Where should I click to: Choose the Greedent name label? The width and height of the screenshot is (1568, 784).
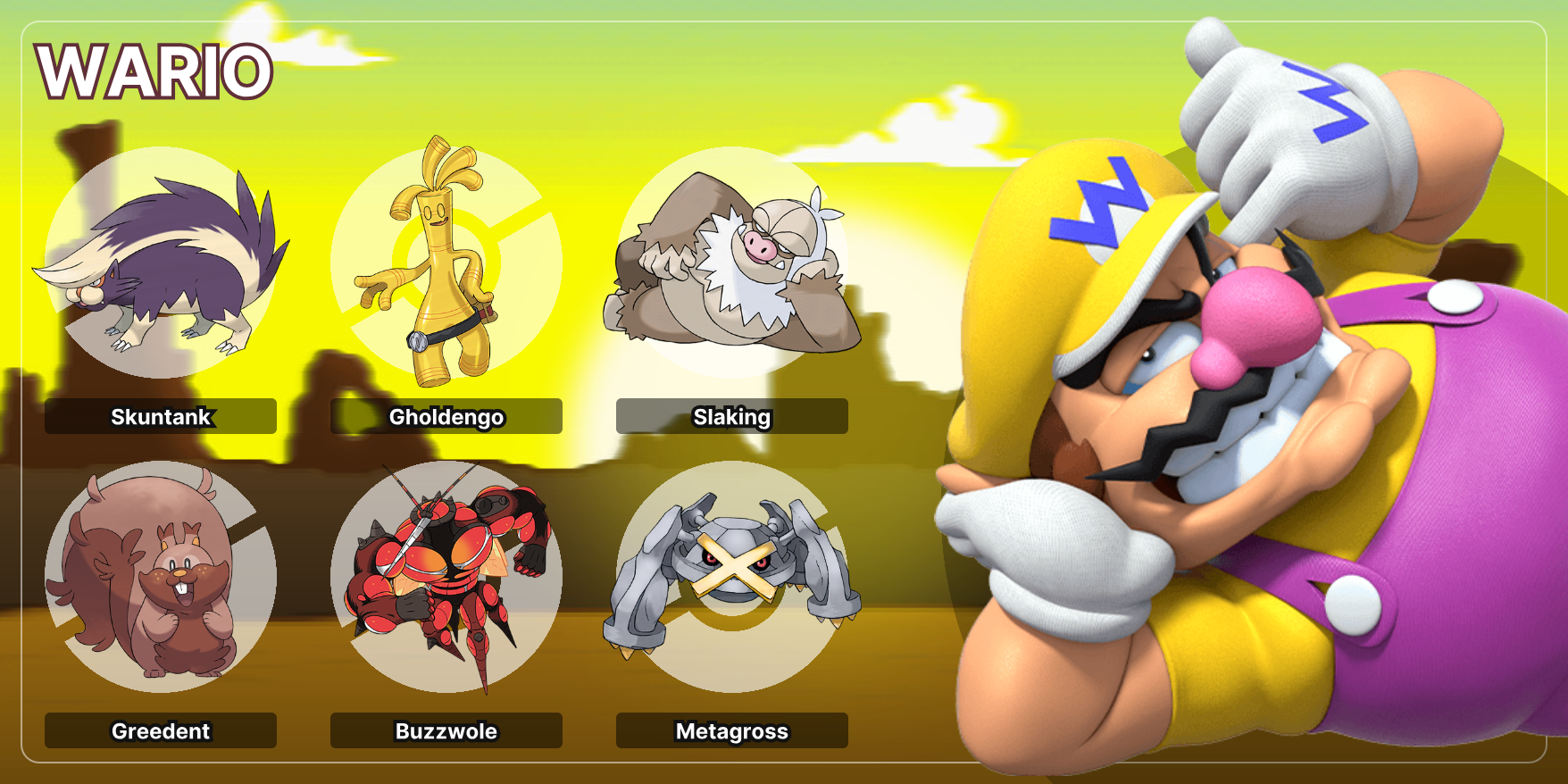tap(161, 730)
